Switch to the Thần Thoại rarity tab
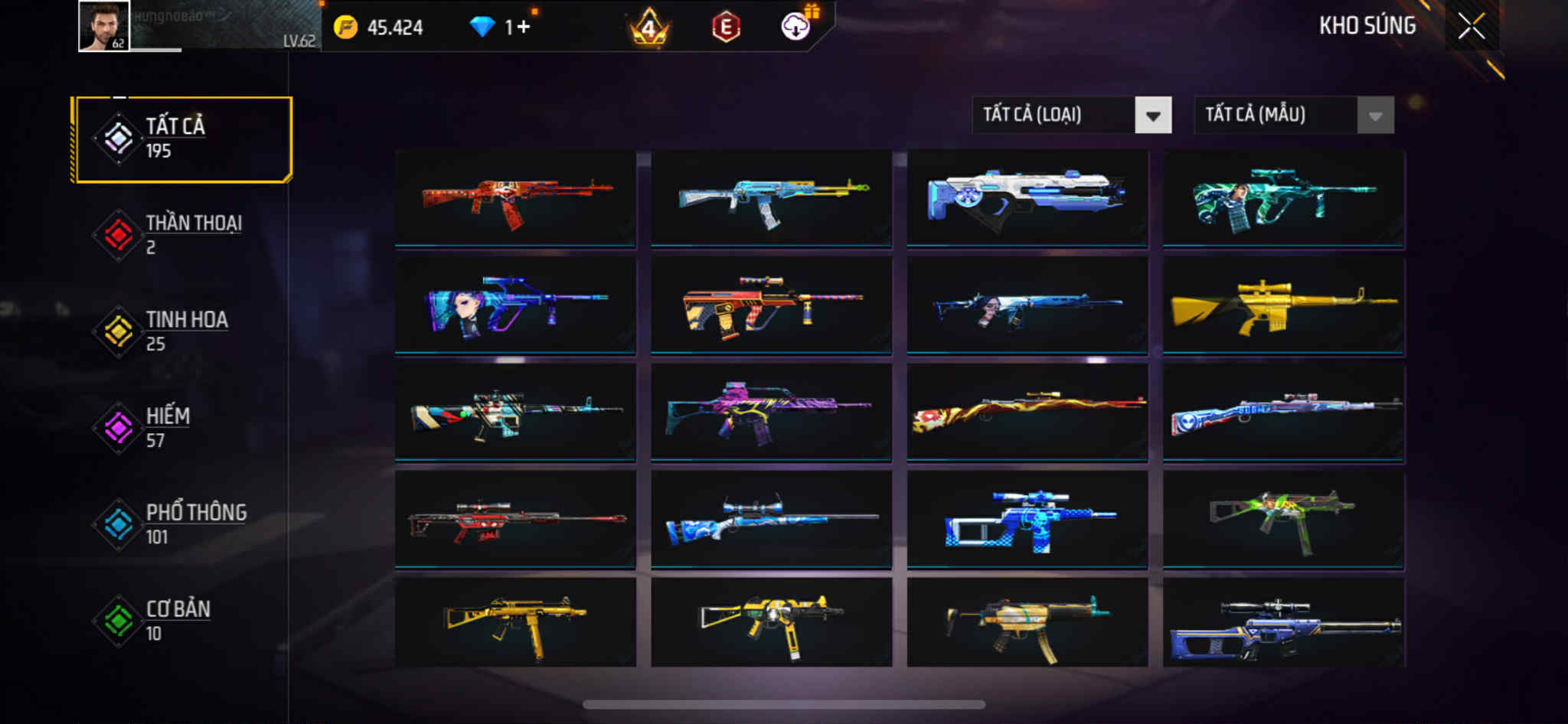 182,235
